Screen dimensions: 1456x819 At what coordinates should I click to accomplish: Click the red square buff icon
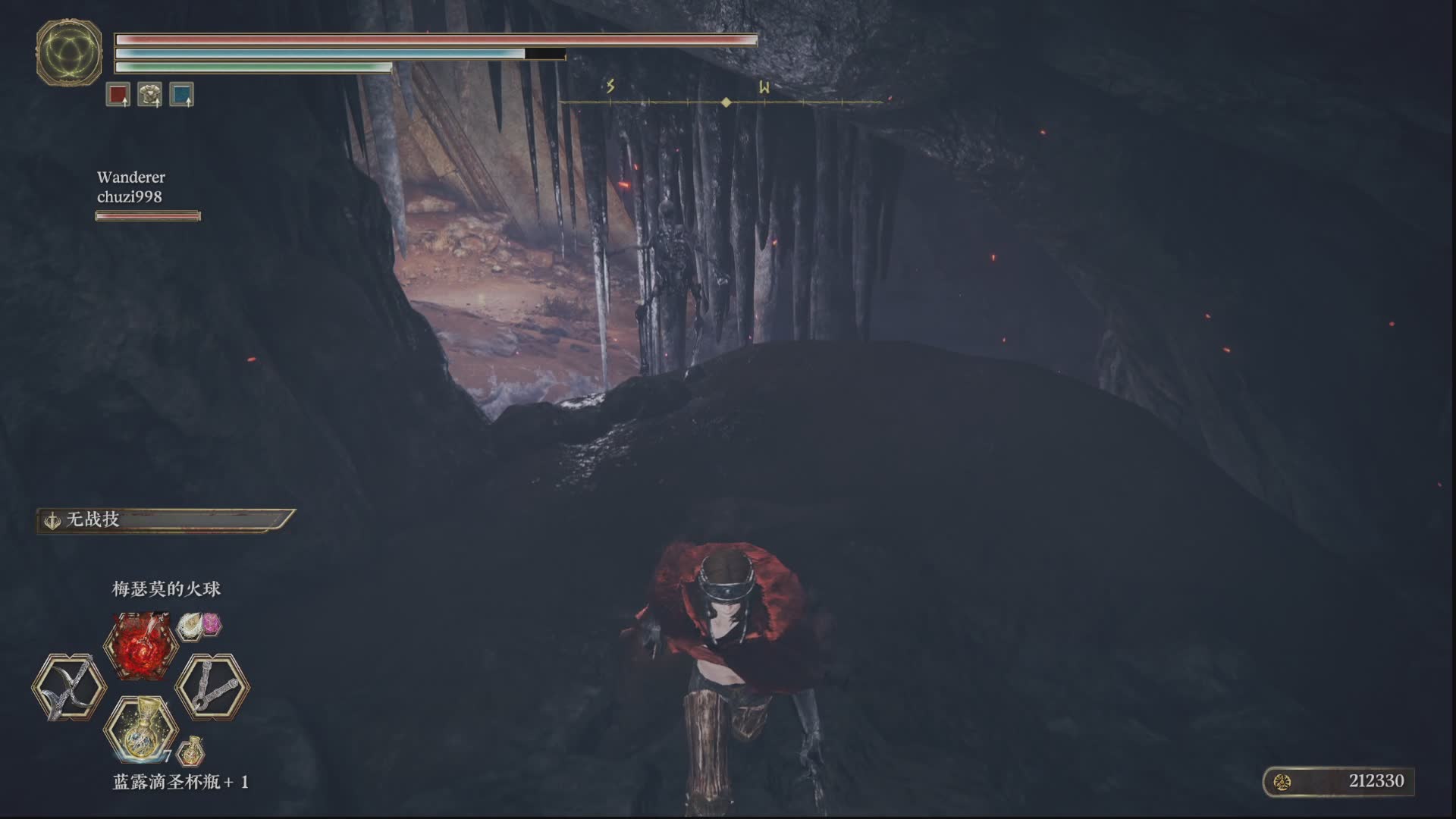point(118,95)
